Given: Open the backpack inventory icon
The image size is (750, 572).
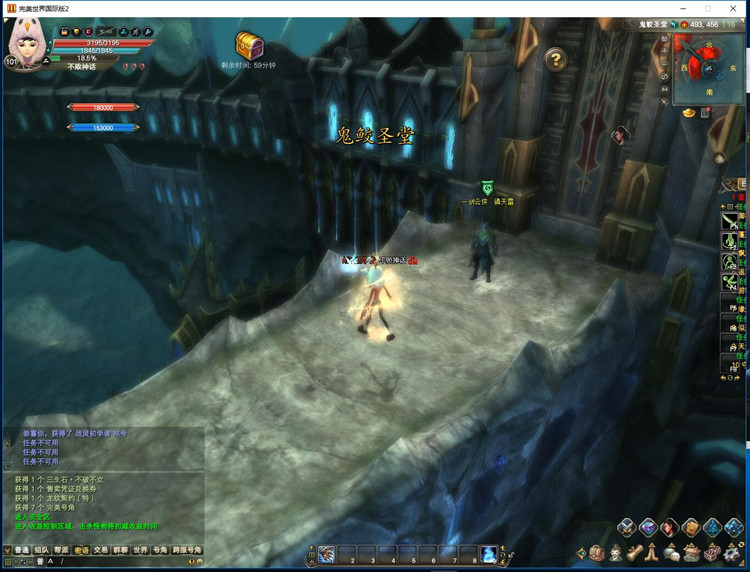Looking at the screenshot, I should coord(597,553).
